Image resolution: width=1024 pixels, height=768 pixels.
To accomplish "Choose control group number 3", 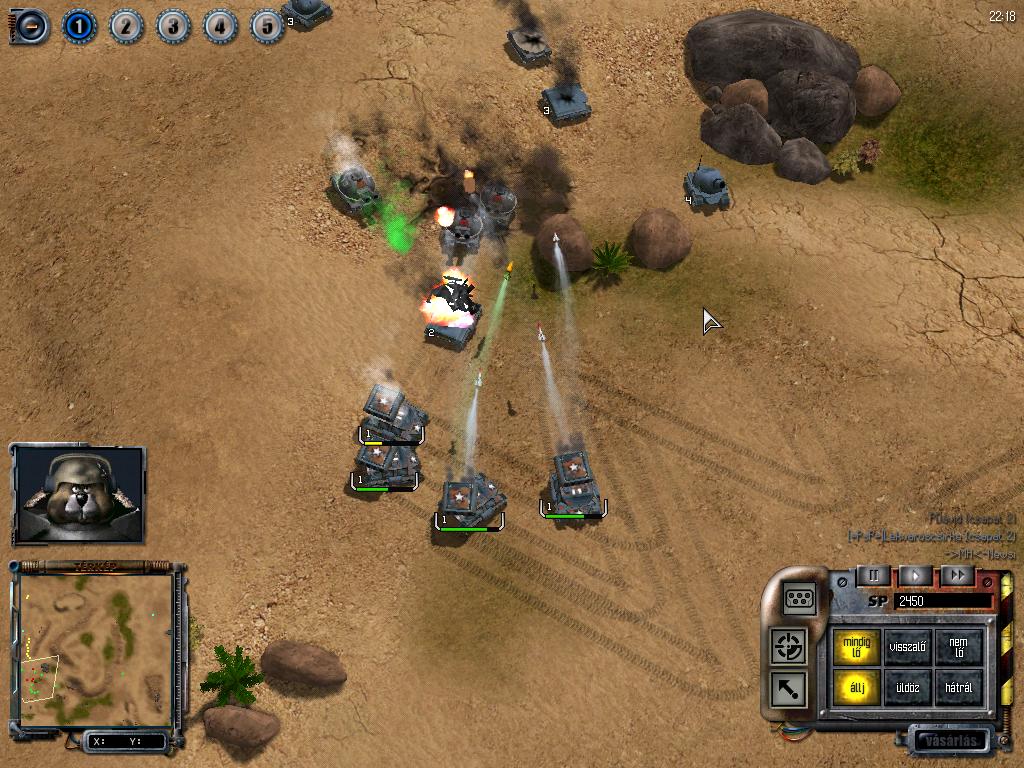I will (174, 25).
